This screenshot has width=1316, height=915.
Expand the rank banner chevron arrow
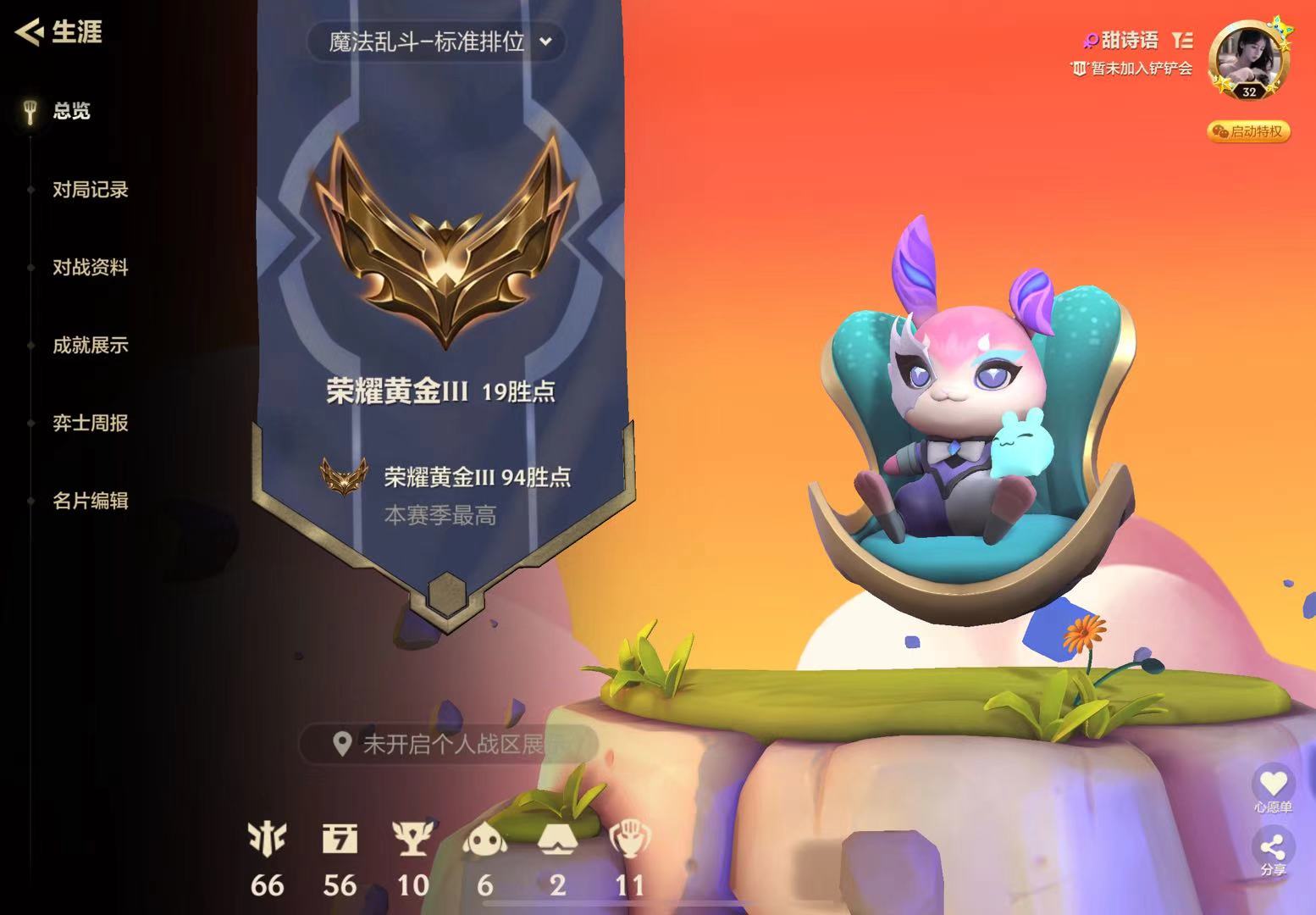[x=546, y=42]
